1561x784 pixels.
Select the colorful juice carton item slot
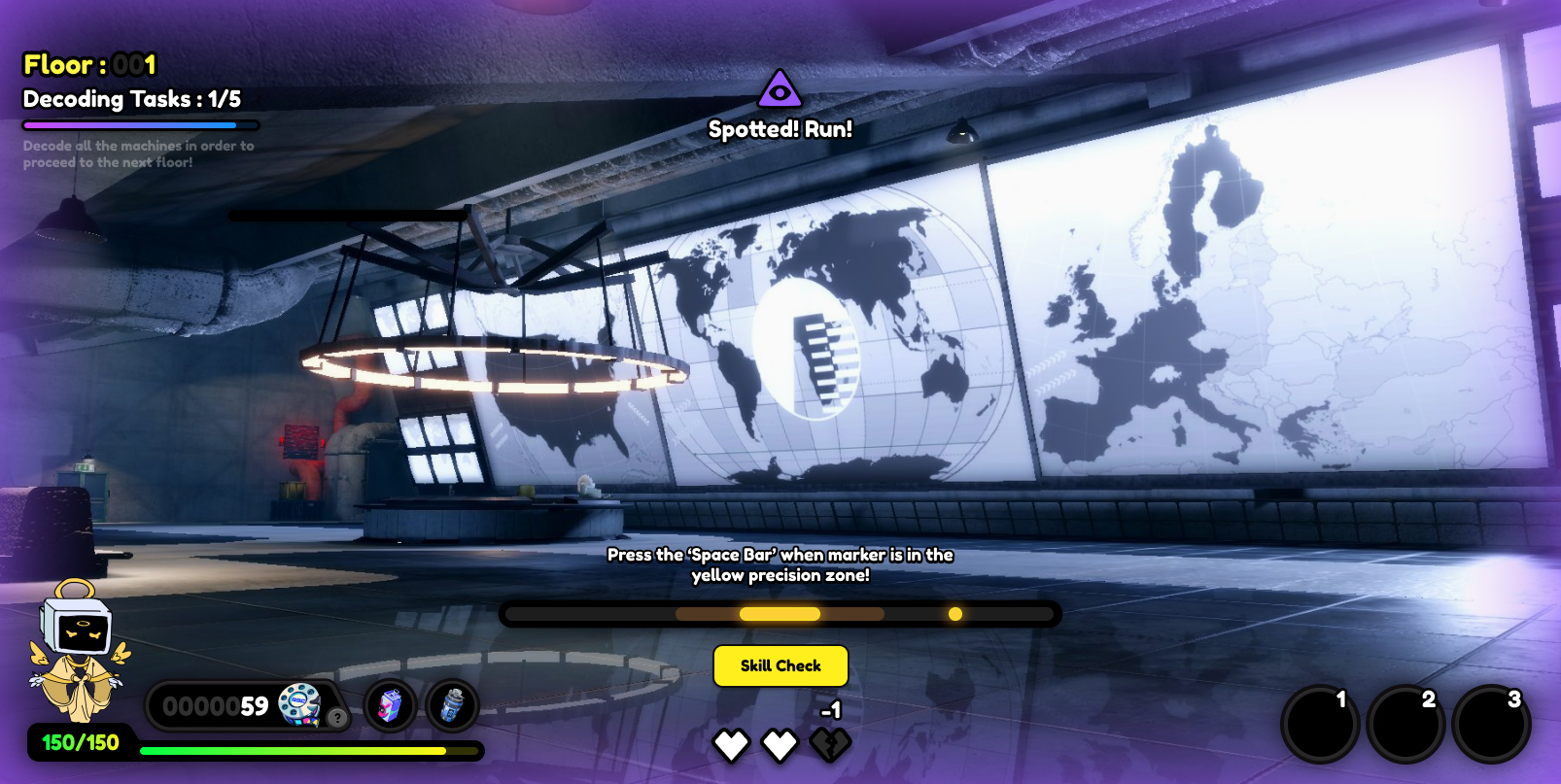click(x=390, y=705)
